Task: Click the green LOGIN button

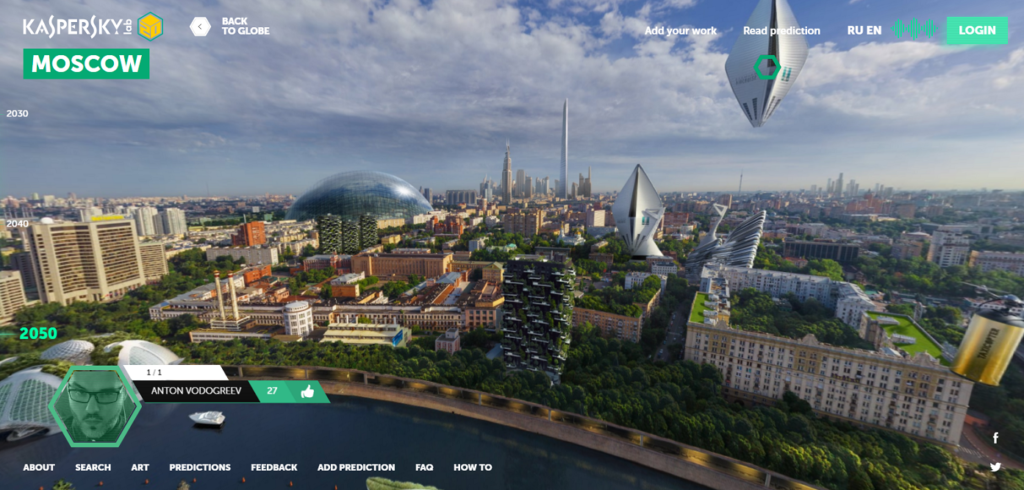Action: point(976,30)
